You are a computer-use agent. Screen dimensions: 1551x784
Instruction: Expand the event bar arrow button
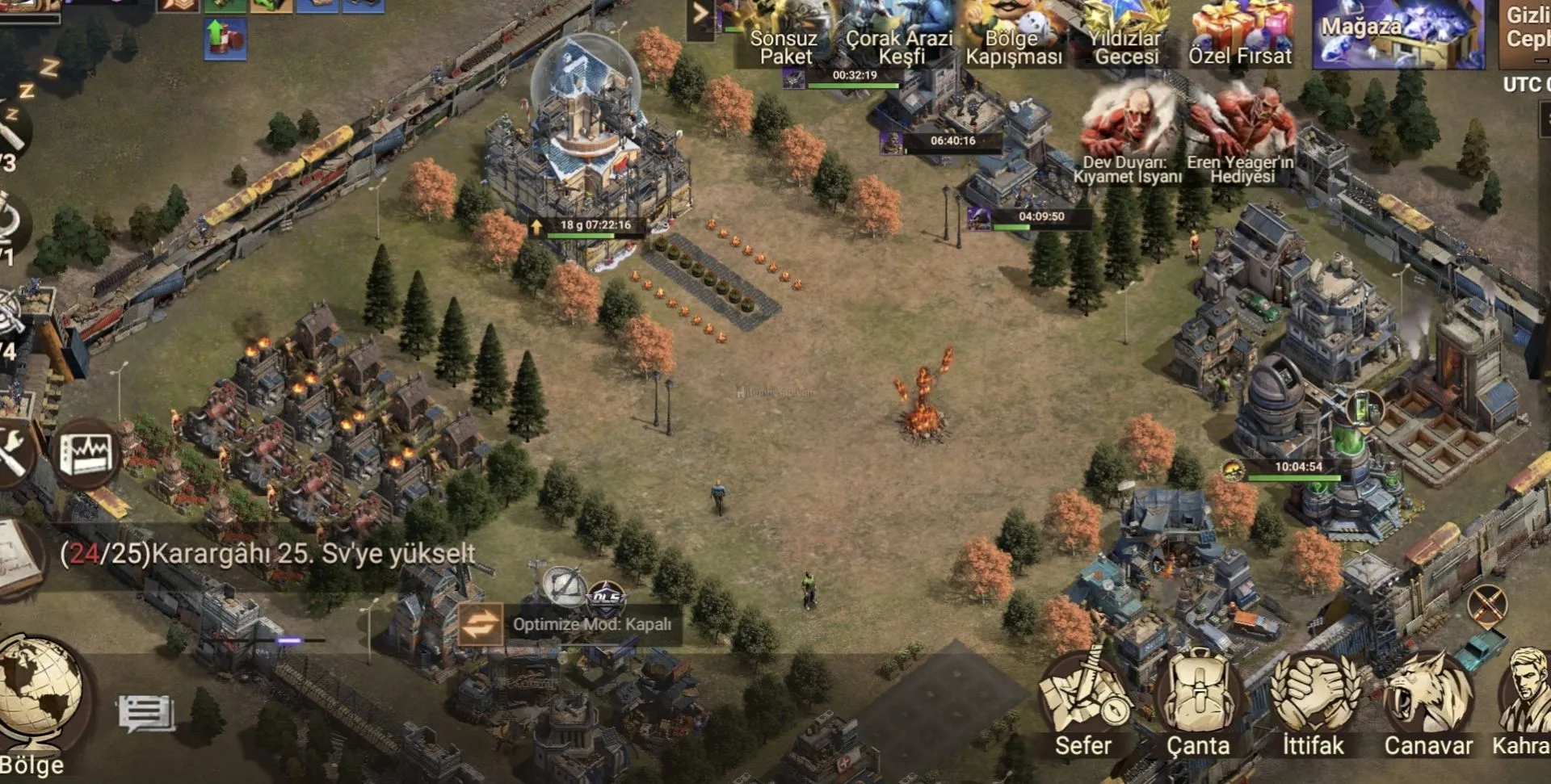[700, 15]
